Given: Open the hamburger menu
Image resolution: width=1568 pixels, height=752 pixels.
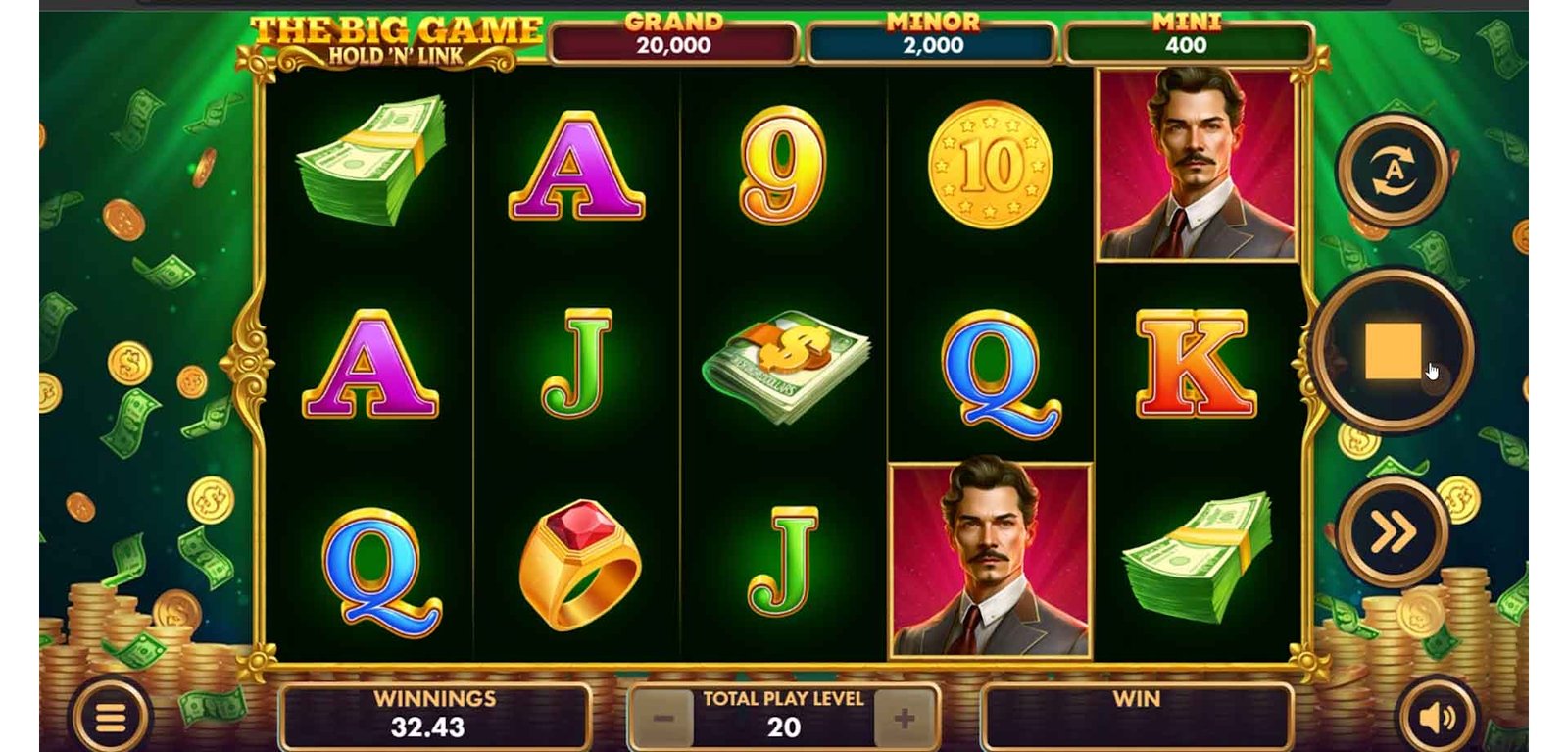Looking at the screenshot, I should [110, 719].
